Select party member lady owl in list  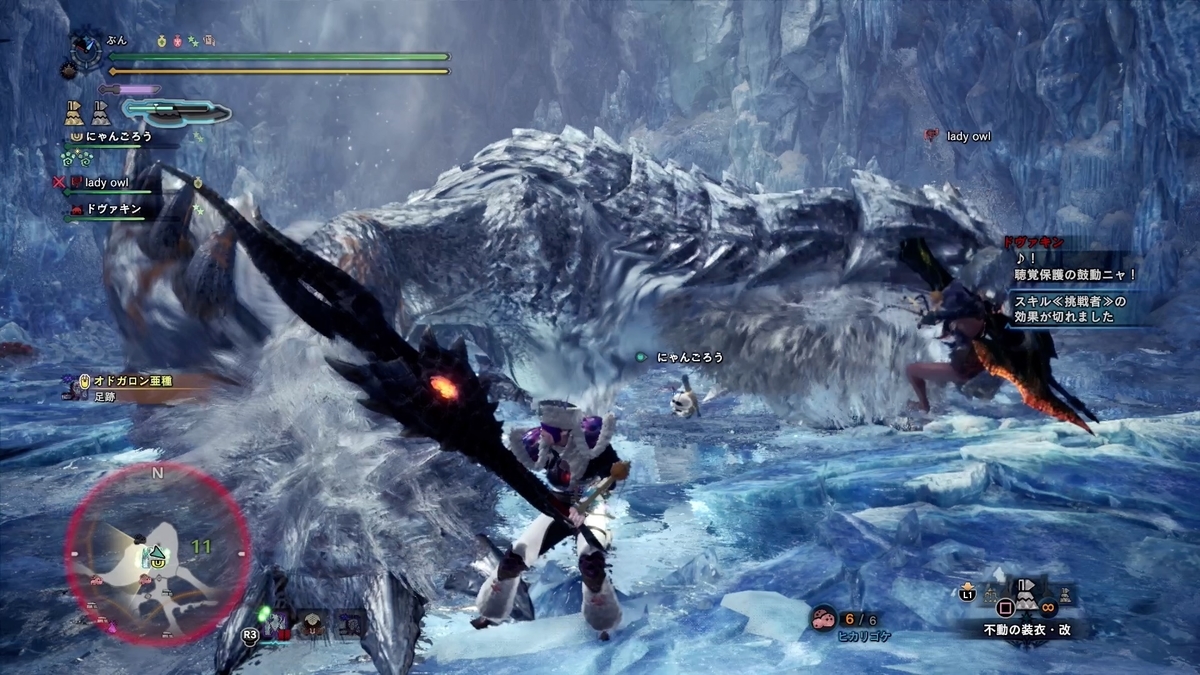pos(106,183)
